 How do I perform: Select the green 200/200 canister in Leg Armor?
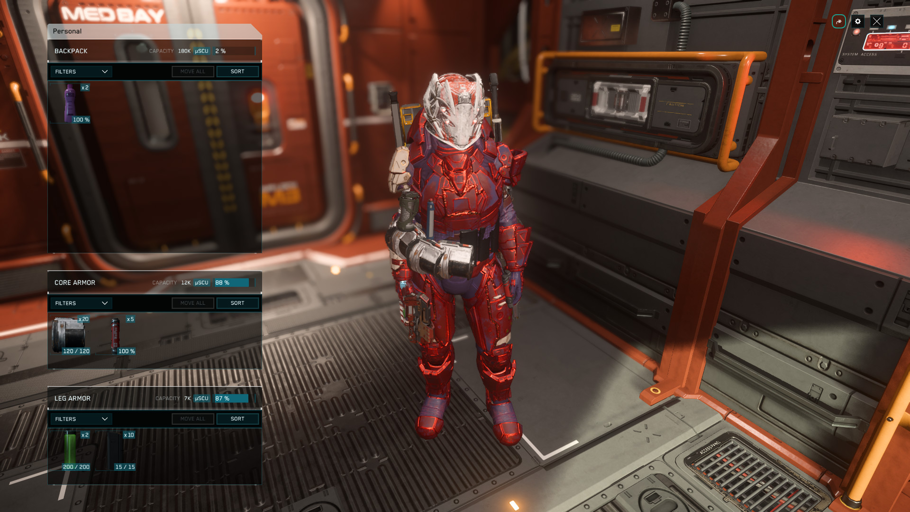(70, 450)
